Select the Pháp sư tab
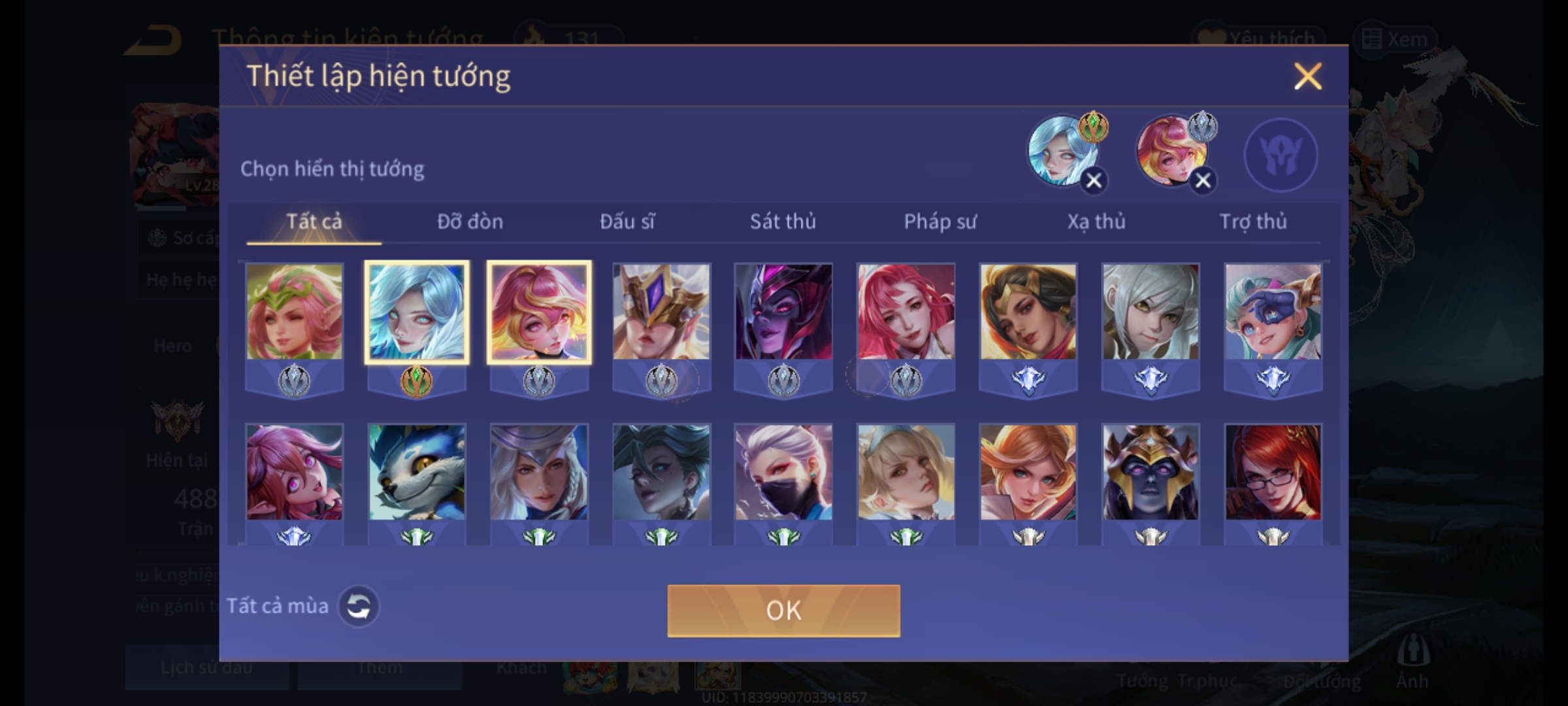Image resolution: width=1568 pixels, height=706 pixels. click(x=939, y=222)
